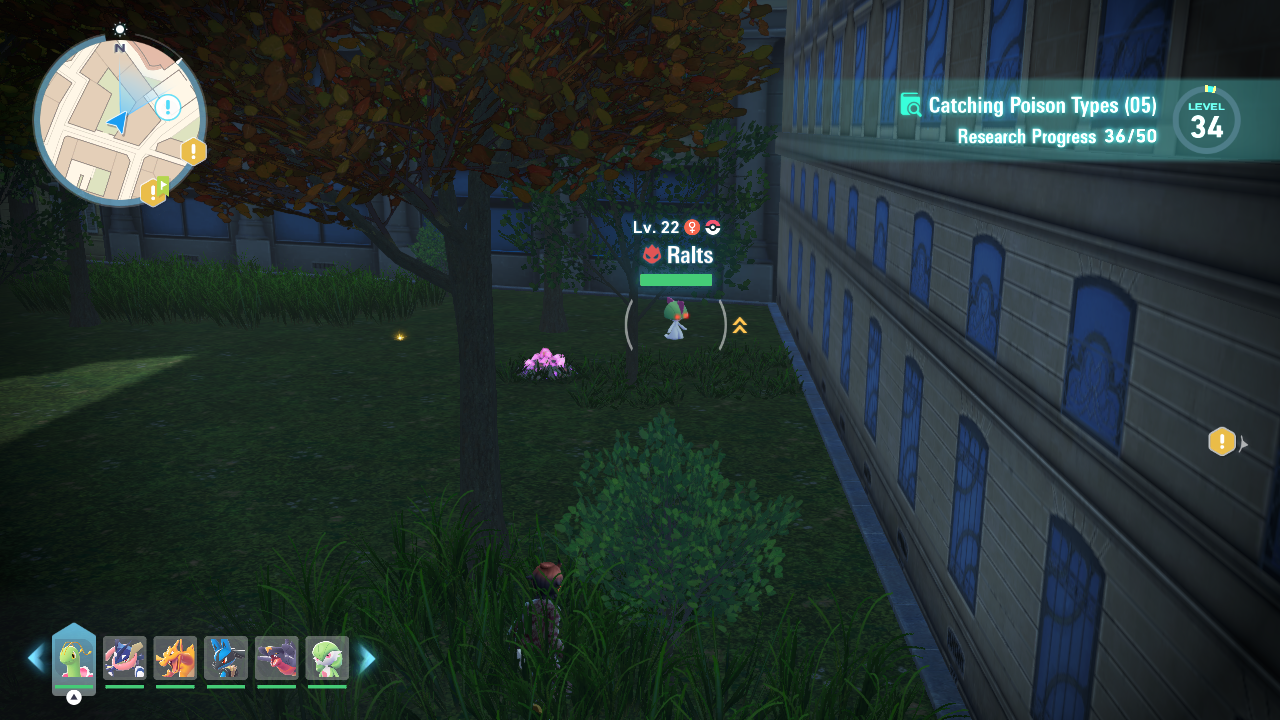Choose Charizard from the party bar
Viewport: 1280px width, 720px height.
[x=175, y=659]
